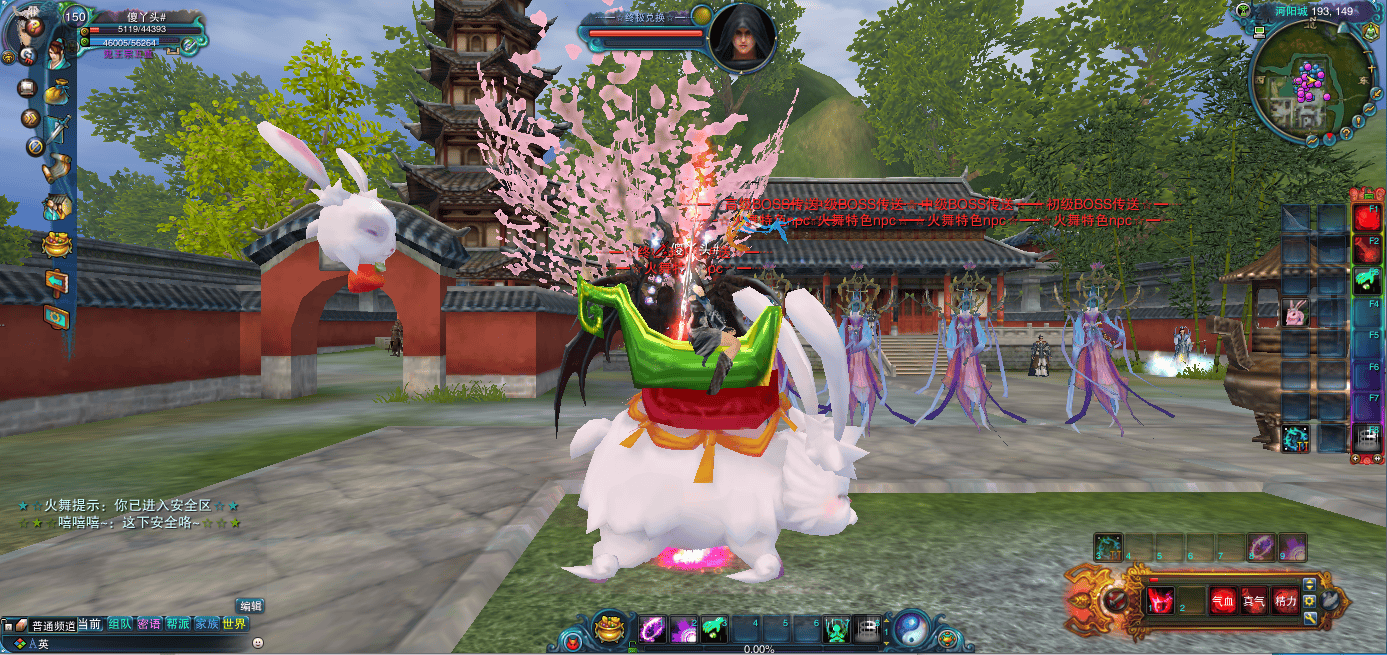This screenshot has width=1387, height=655.
Task: Select the 组队 team chat tab
Action: tap(120, 624)
